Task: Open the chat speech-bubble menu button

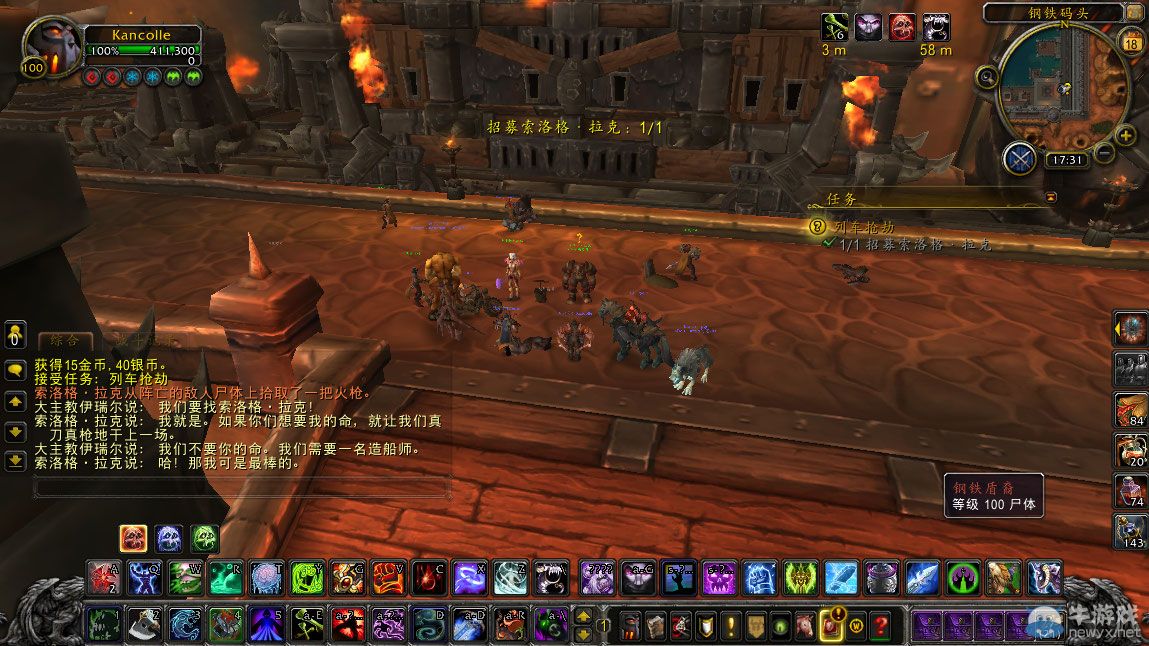Action: click(x=16, y=369)
